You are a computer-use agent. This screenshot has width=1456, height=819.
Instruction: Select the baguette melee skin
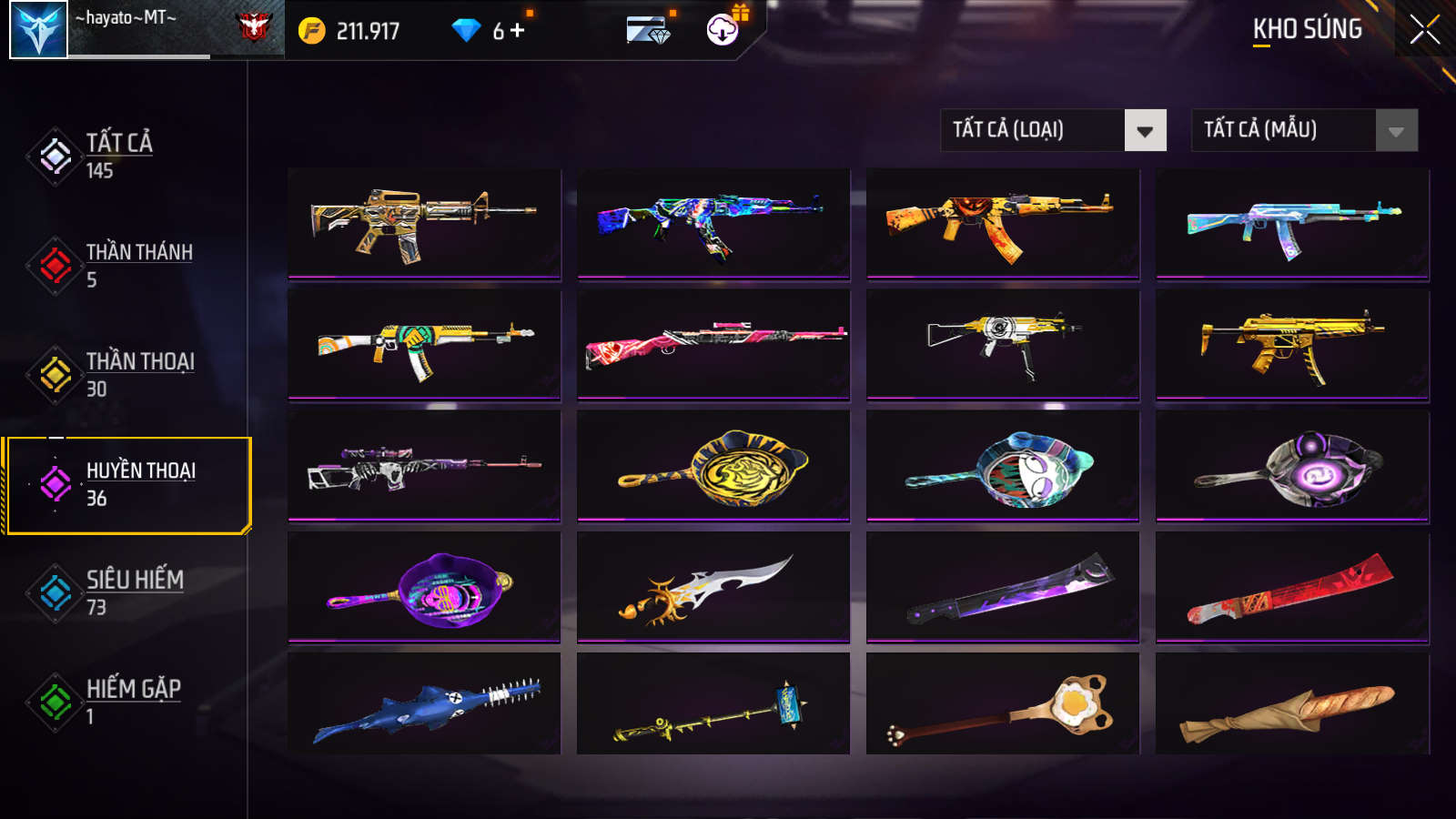click(1292, 703)
